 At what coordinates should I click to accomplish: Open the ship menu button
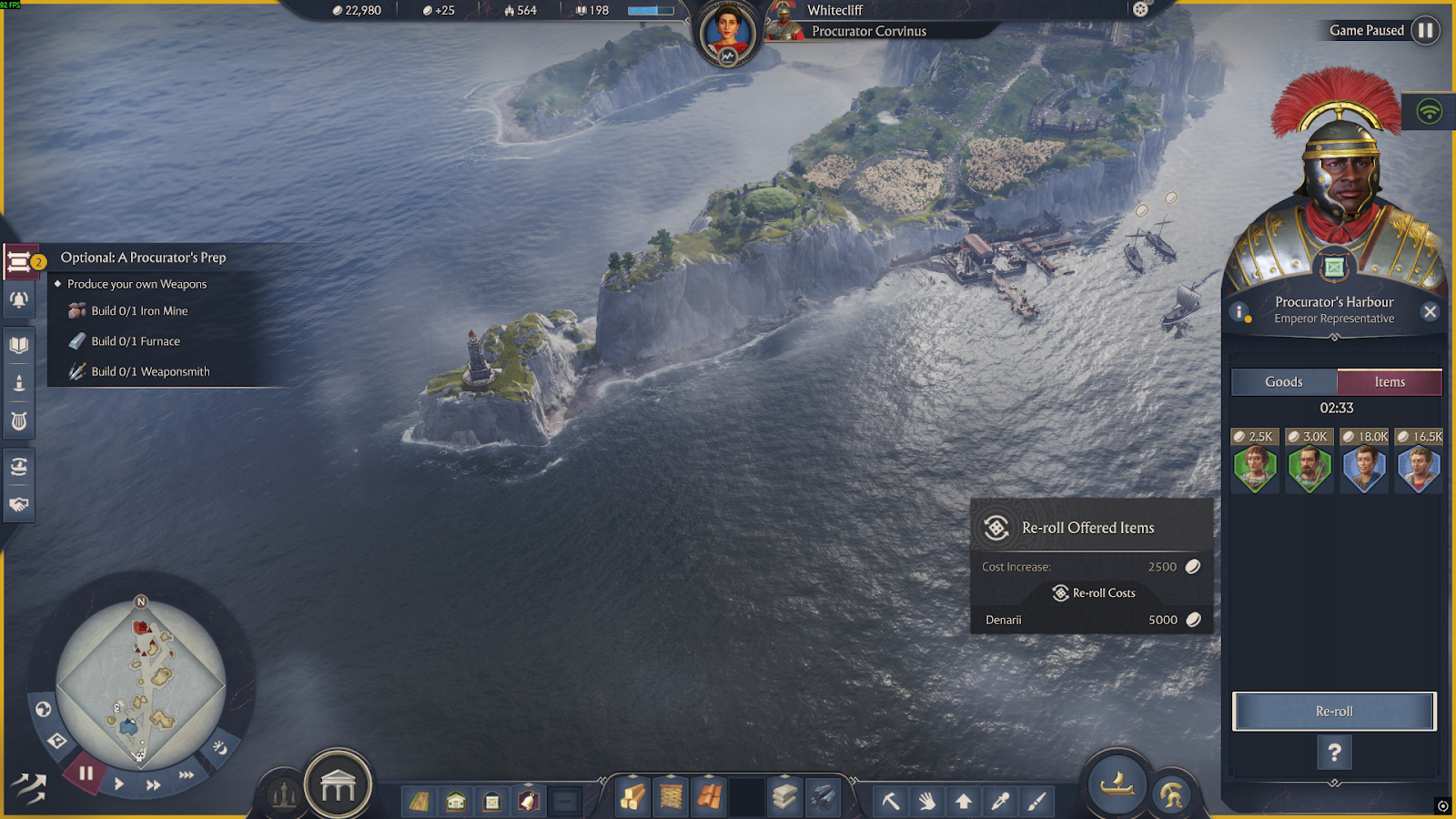1117,783
